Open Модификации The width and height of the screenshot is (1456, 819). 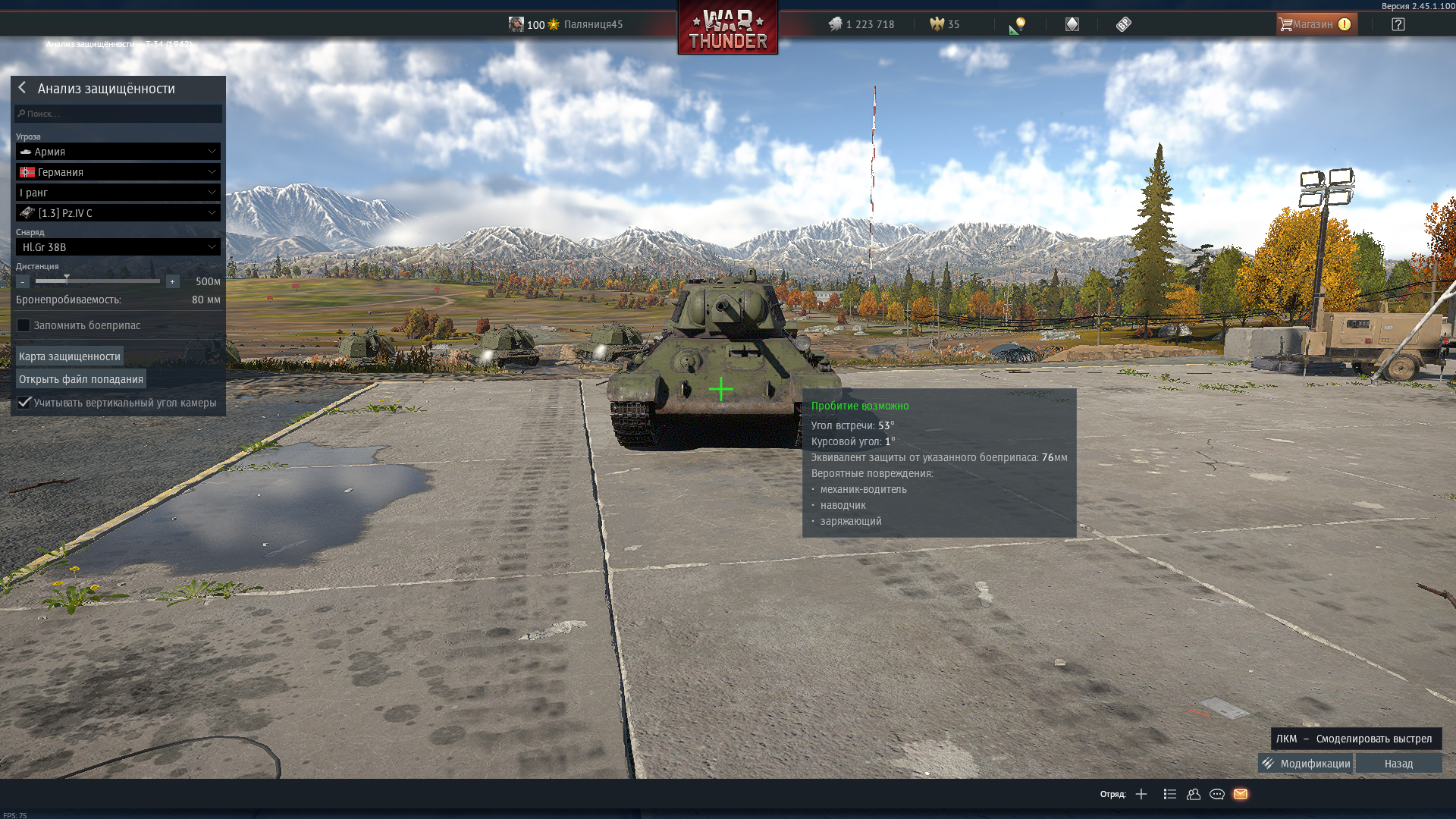coord(1306,764)
